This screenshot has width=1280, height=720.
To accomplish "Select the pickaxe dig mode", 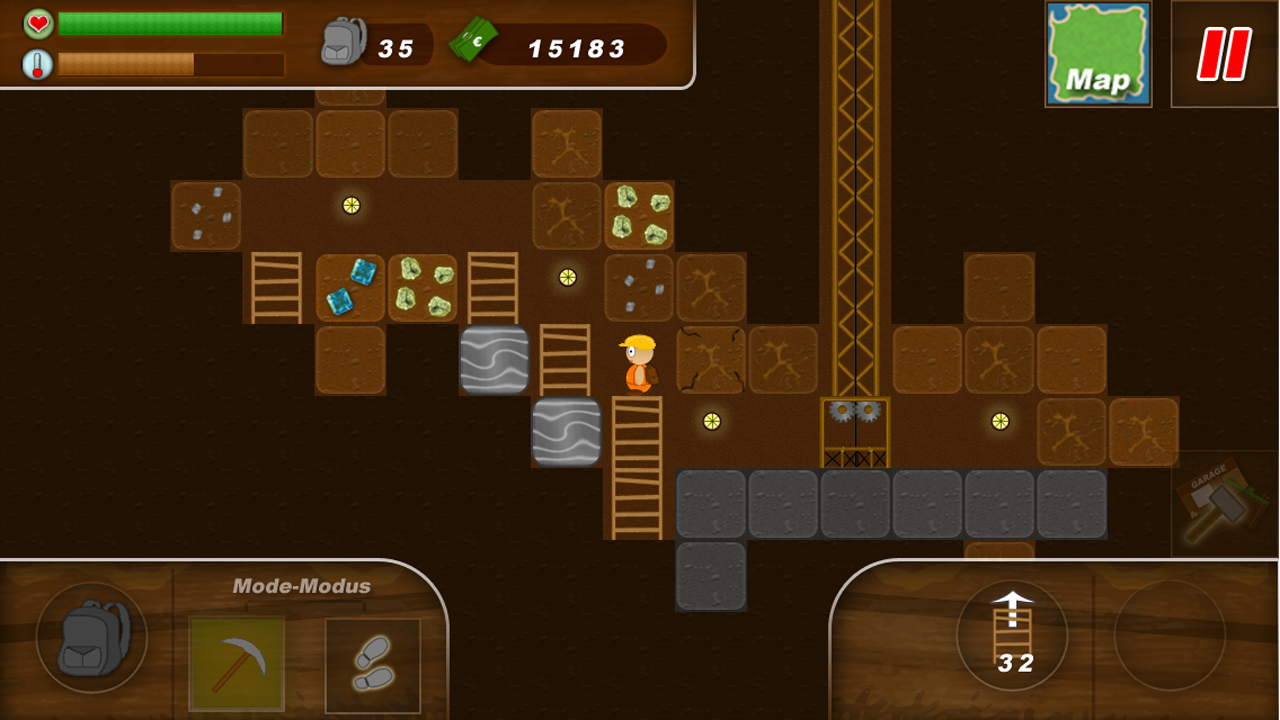I will [237, 664].
